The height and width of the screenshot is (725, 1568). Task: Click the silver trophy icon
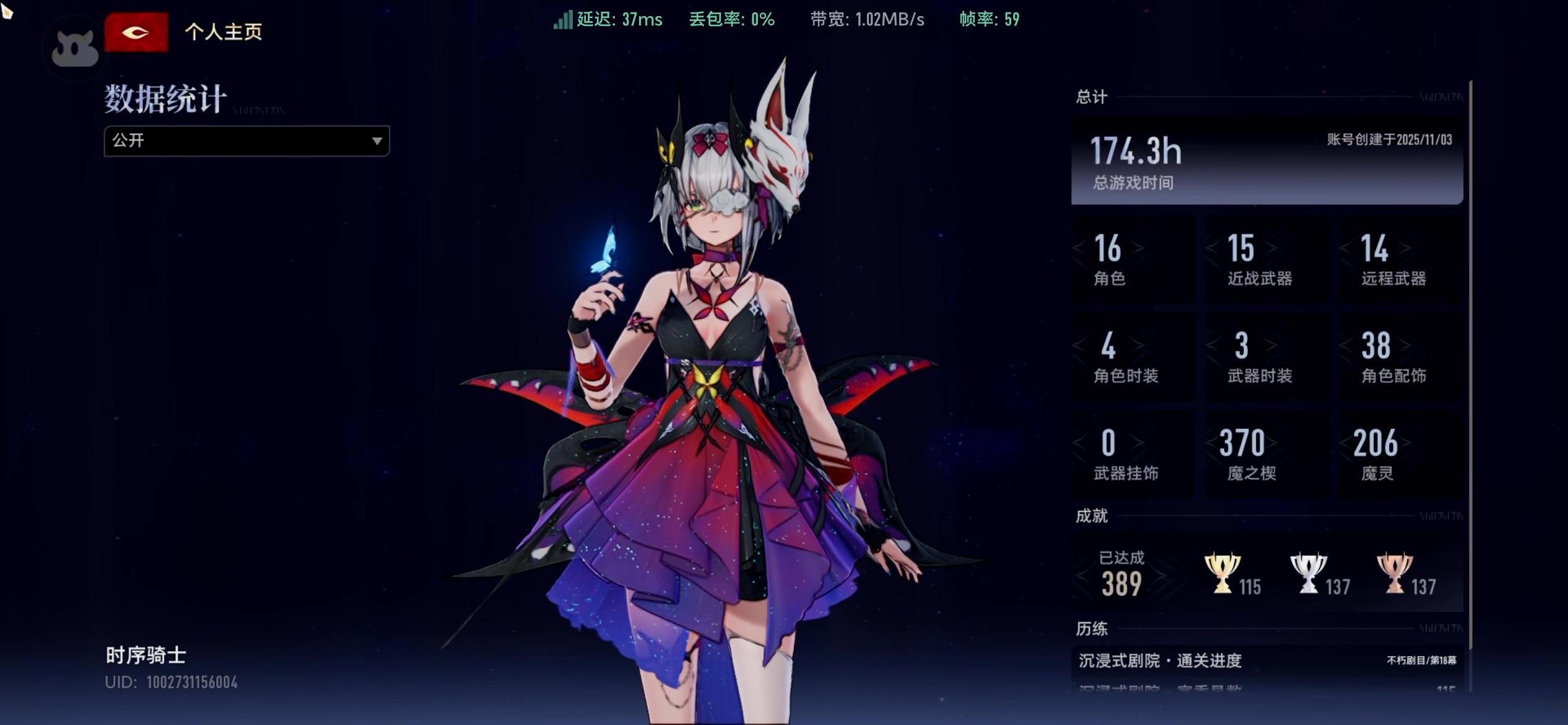tap(1308, 573)
